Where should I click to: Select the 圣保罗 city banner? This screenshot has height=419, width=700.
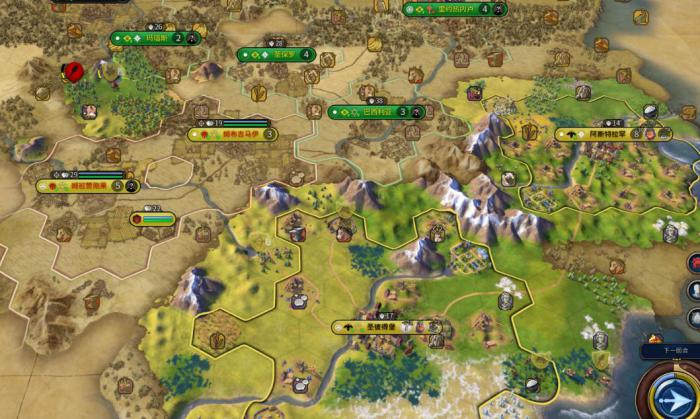[276, 55]
